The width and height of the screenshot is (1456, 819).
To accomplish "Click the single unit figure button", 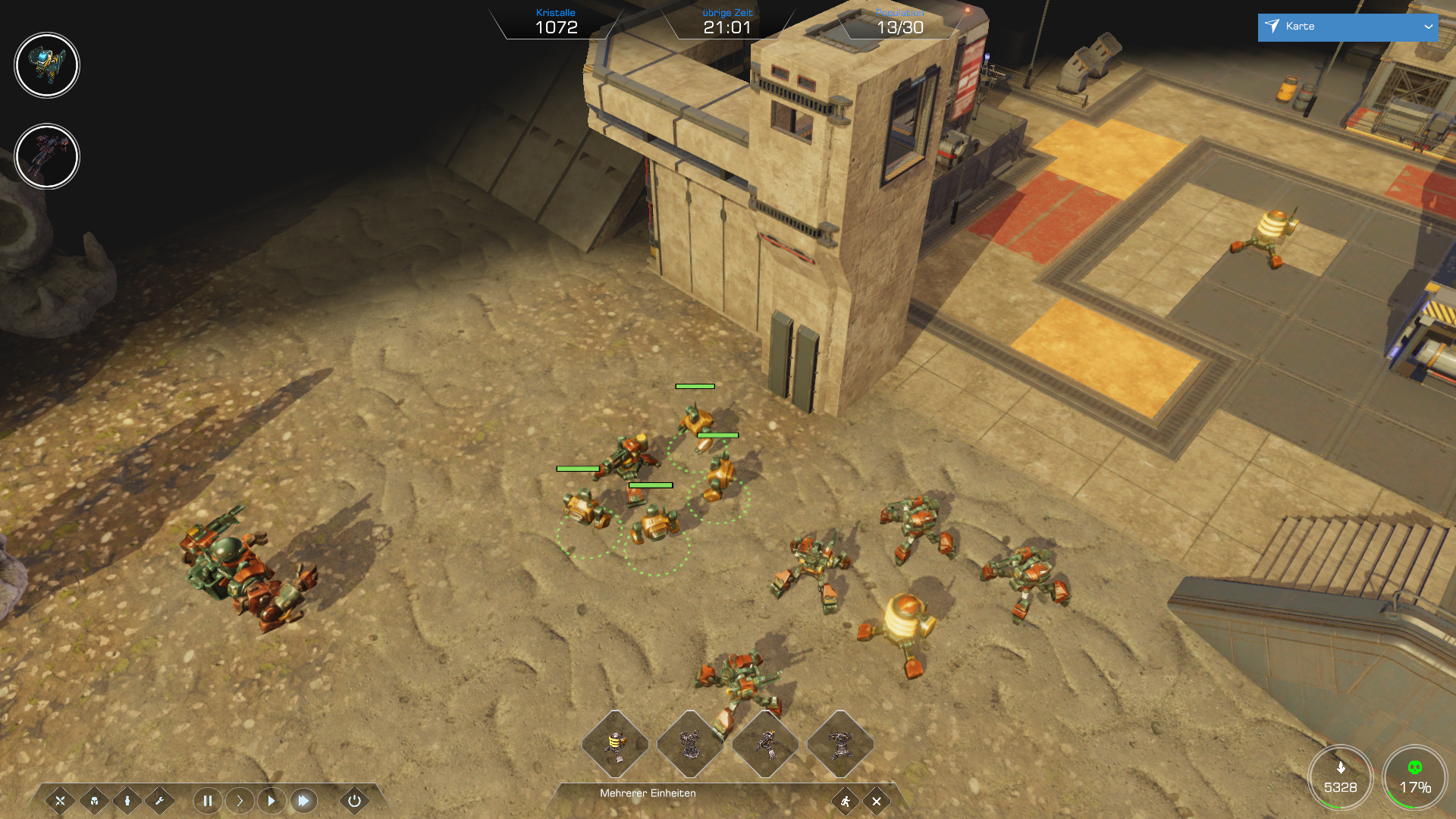I will click(x=127, y=801).
